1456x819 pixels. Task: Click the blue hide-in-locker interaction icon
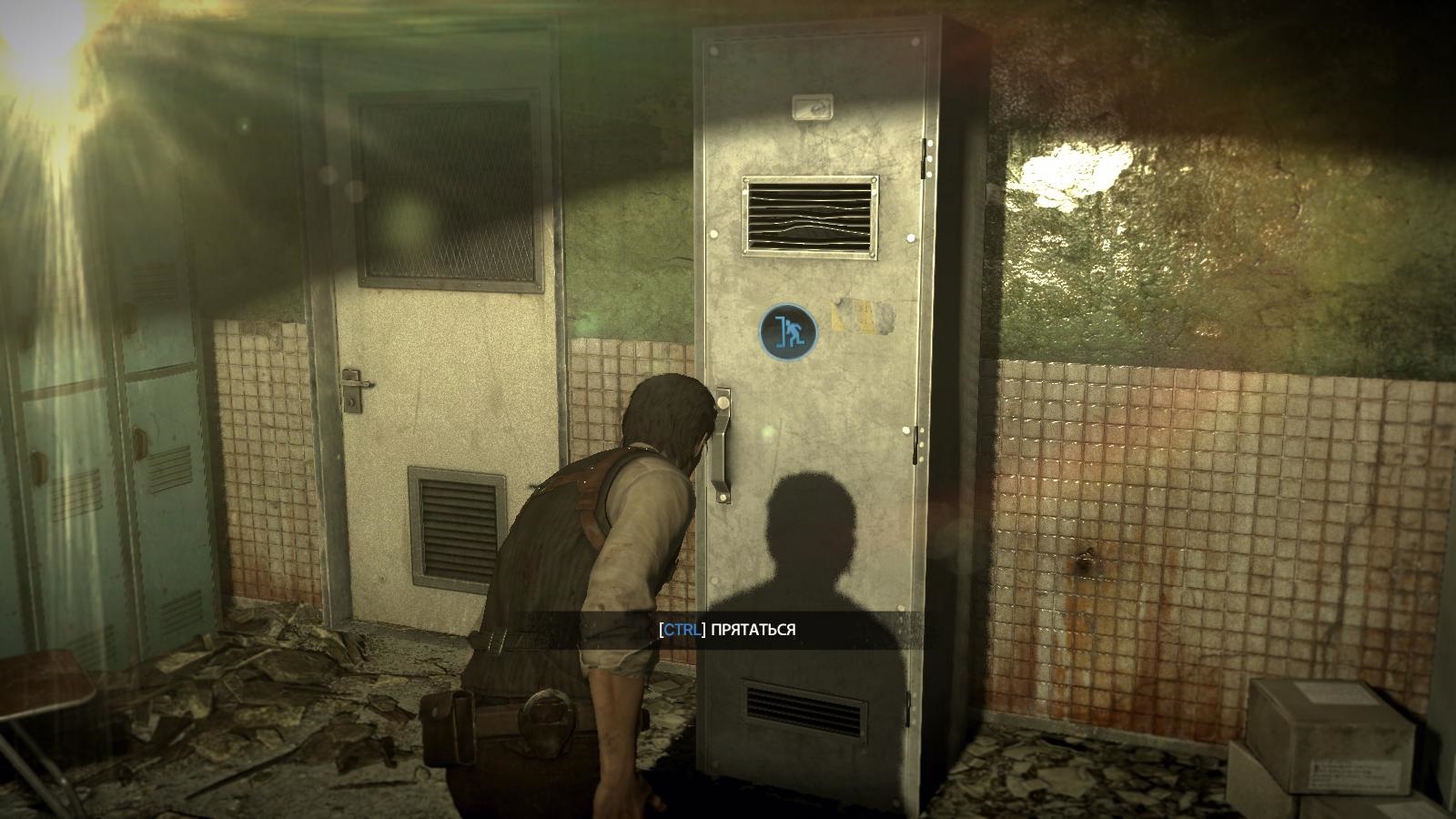pos(787,331)
